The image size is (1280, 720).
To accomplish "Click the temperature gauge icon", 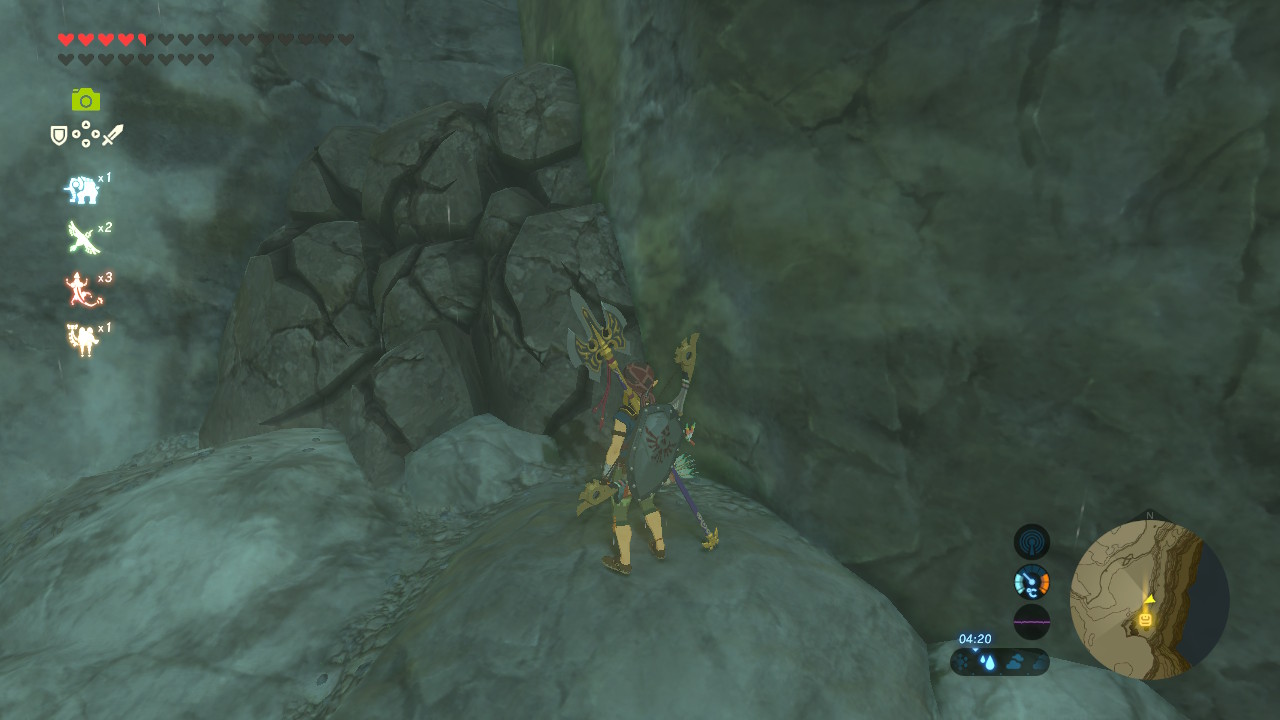I will pyautogui.click(x=1032, y=582).
